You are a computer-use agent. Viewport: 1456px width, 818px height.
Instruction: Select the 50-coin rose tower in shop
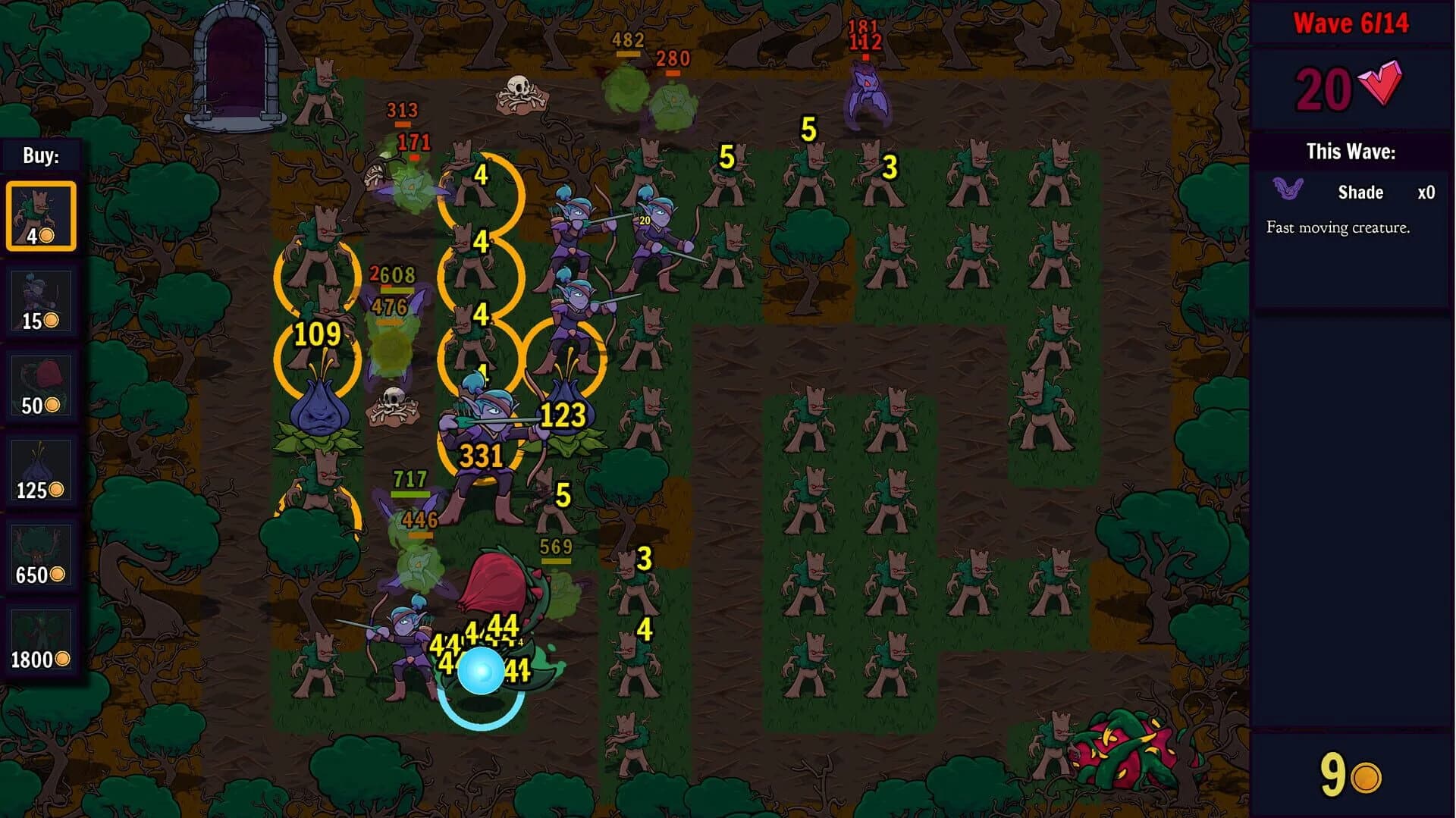pos(42,387)
